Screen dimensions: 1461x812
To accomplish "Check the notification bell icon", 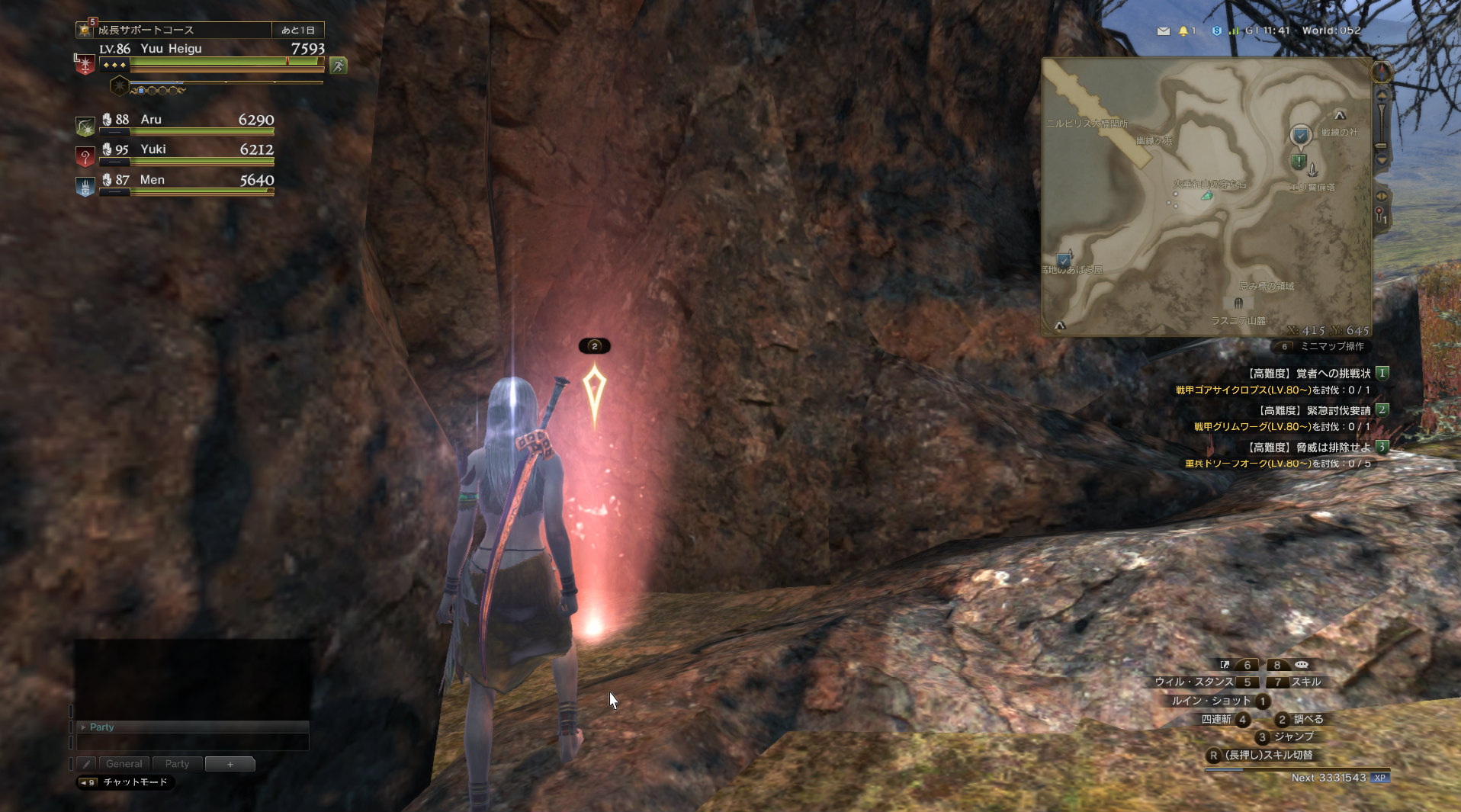I will point(1183,31).
